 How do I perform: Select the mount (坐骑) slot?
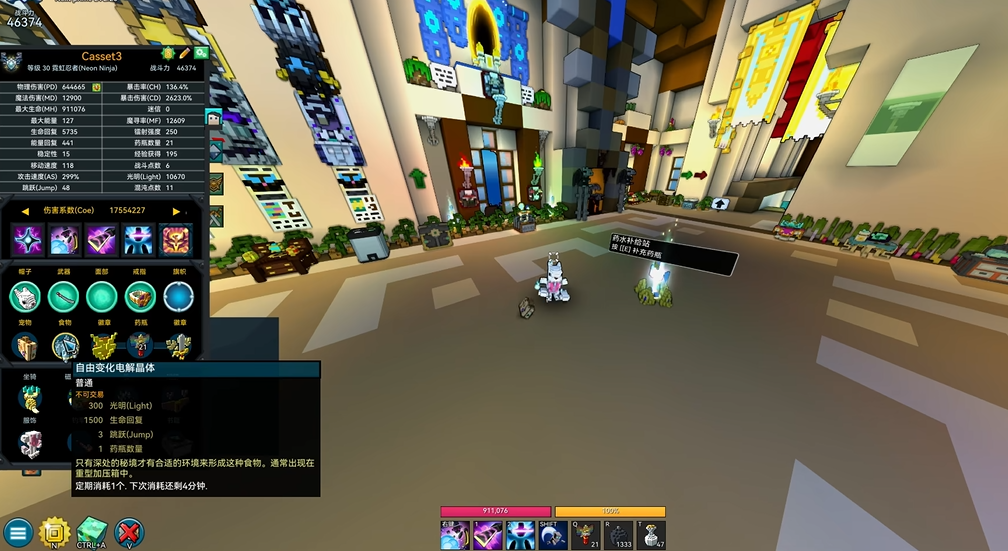[x=29, y=397]
